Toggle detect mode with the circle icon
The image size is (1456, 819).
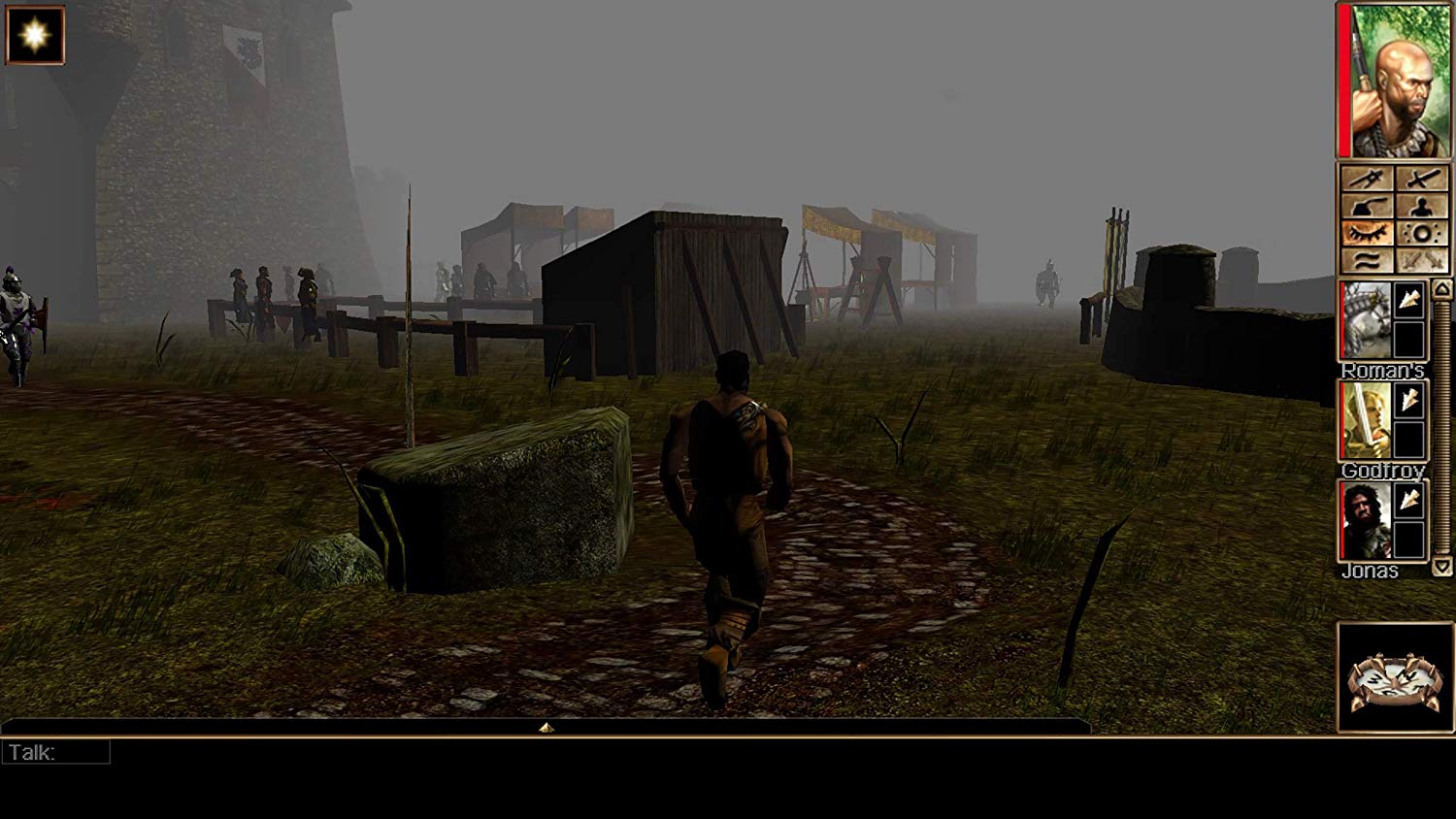click(1423, 233)
